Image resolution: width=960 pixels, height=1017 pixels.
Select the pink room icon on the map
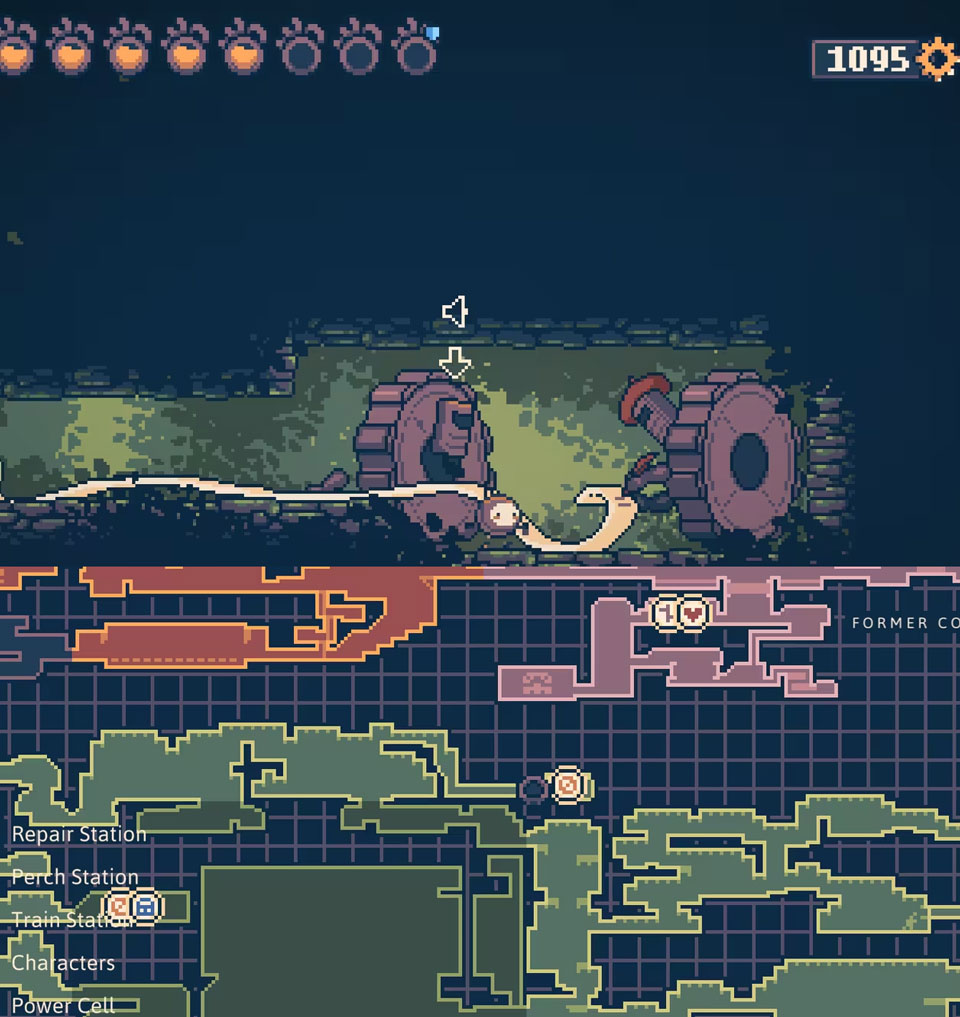(x=538, y=683)
